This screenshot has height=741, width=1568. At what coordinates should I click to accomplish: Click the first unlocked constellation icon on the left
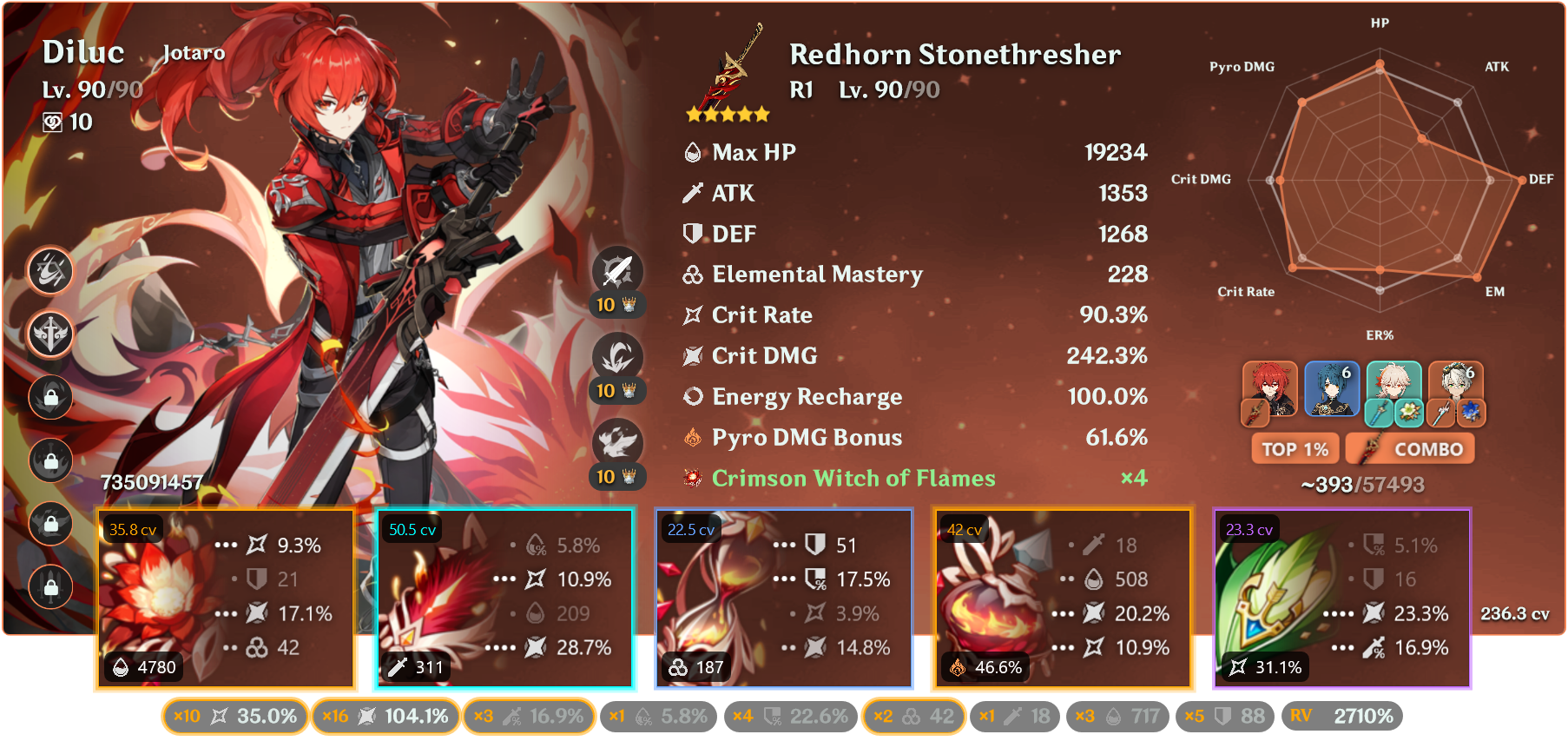pos(50,272)
